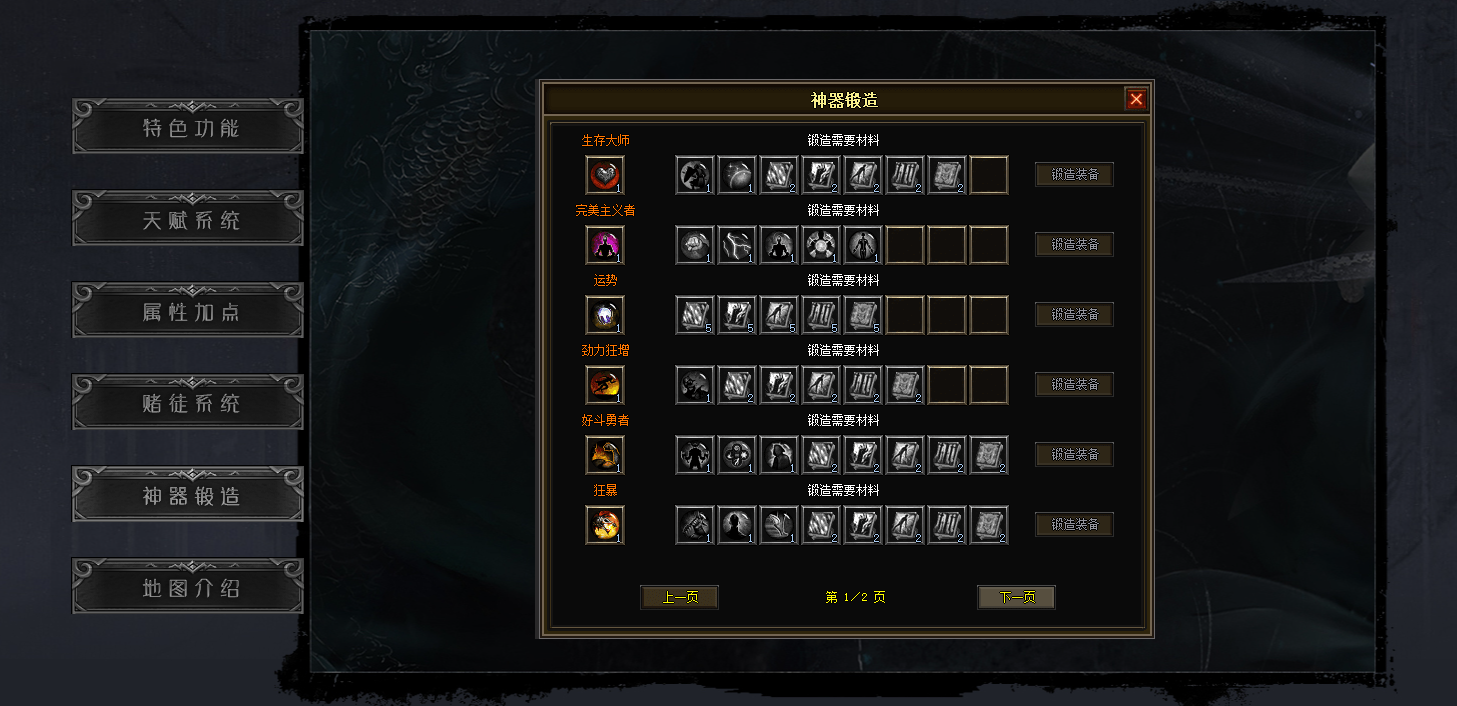1457x706 pixels.
Task: Open the 特色功能 menu entry
Action: pyautogui.click(x=188, y=126)
